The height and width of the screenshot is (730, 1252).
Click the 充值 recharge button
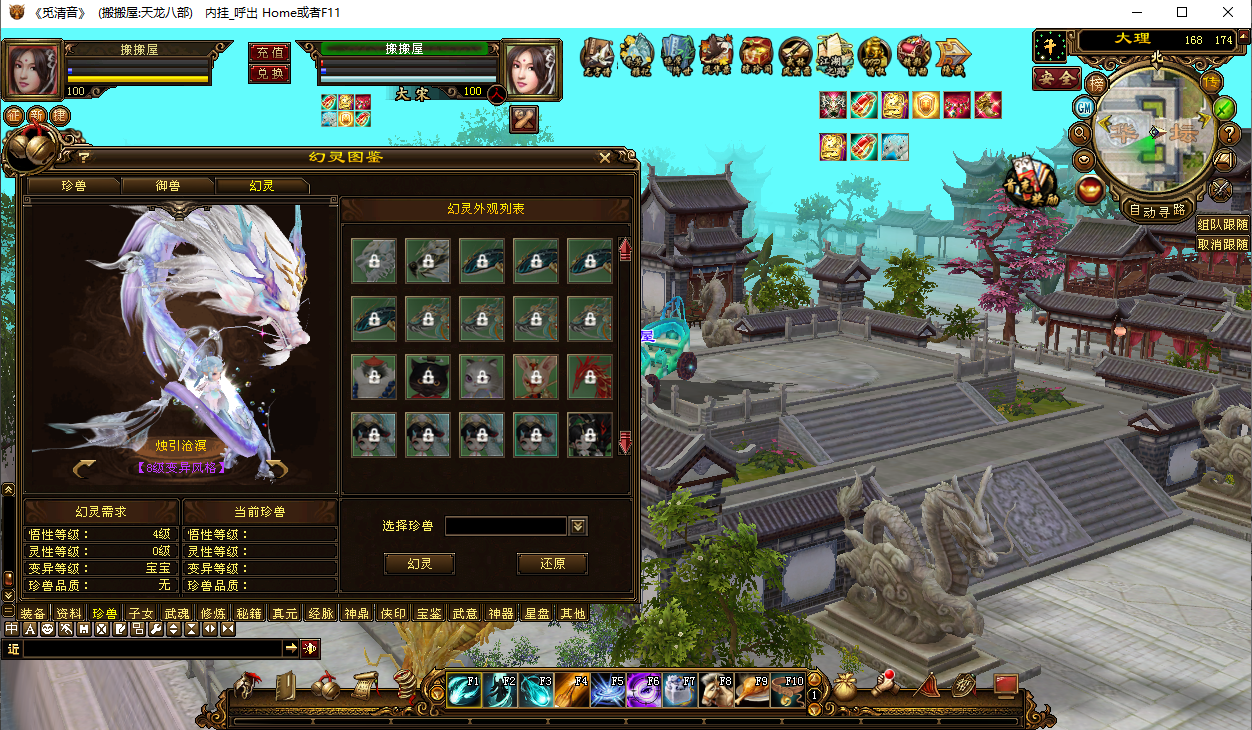pos(269,52)
